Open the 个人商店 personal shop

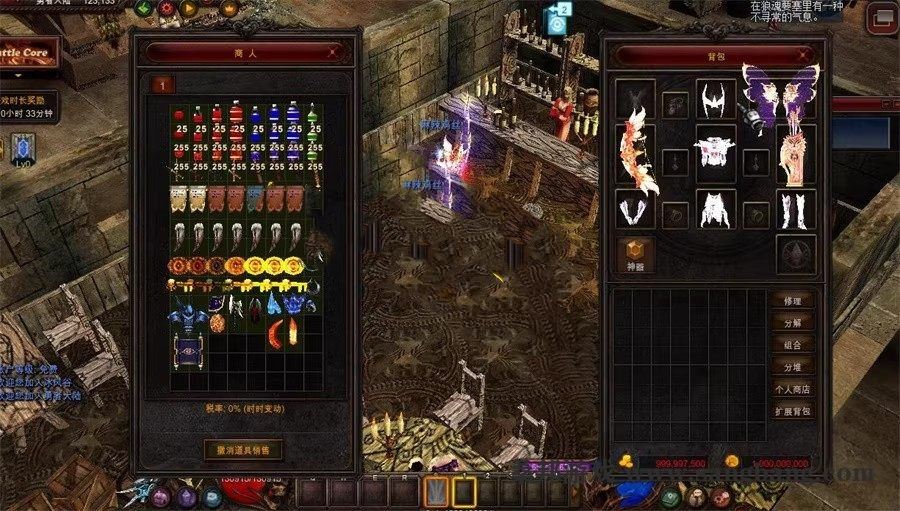(792, 389)
